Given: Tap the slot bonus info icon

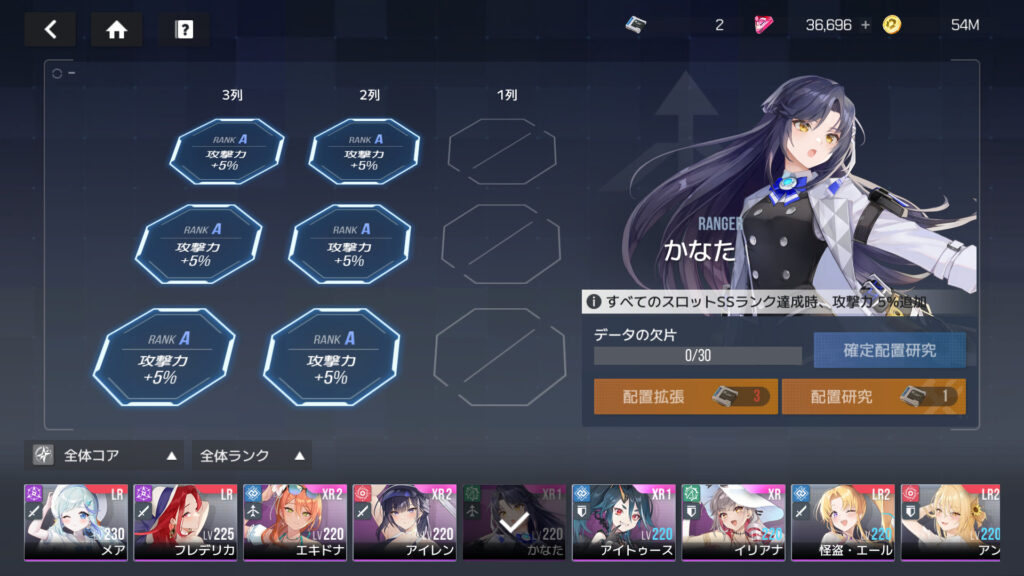Looking at the screenshot, I should click(594, 301).
